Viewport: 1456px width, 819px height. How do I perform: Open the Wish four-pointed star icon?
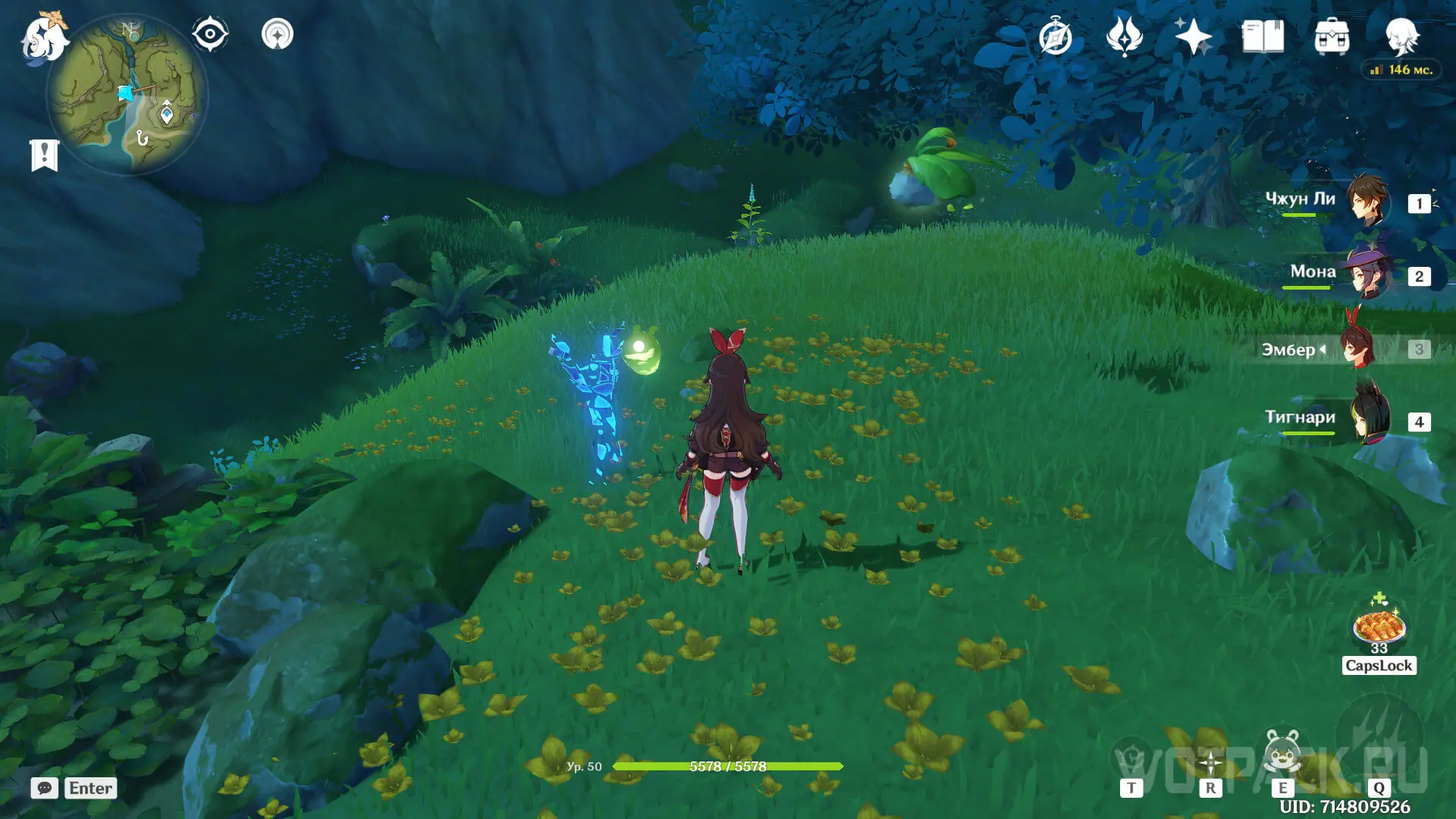coord(1193,36)
